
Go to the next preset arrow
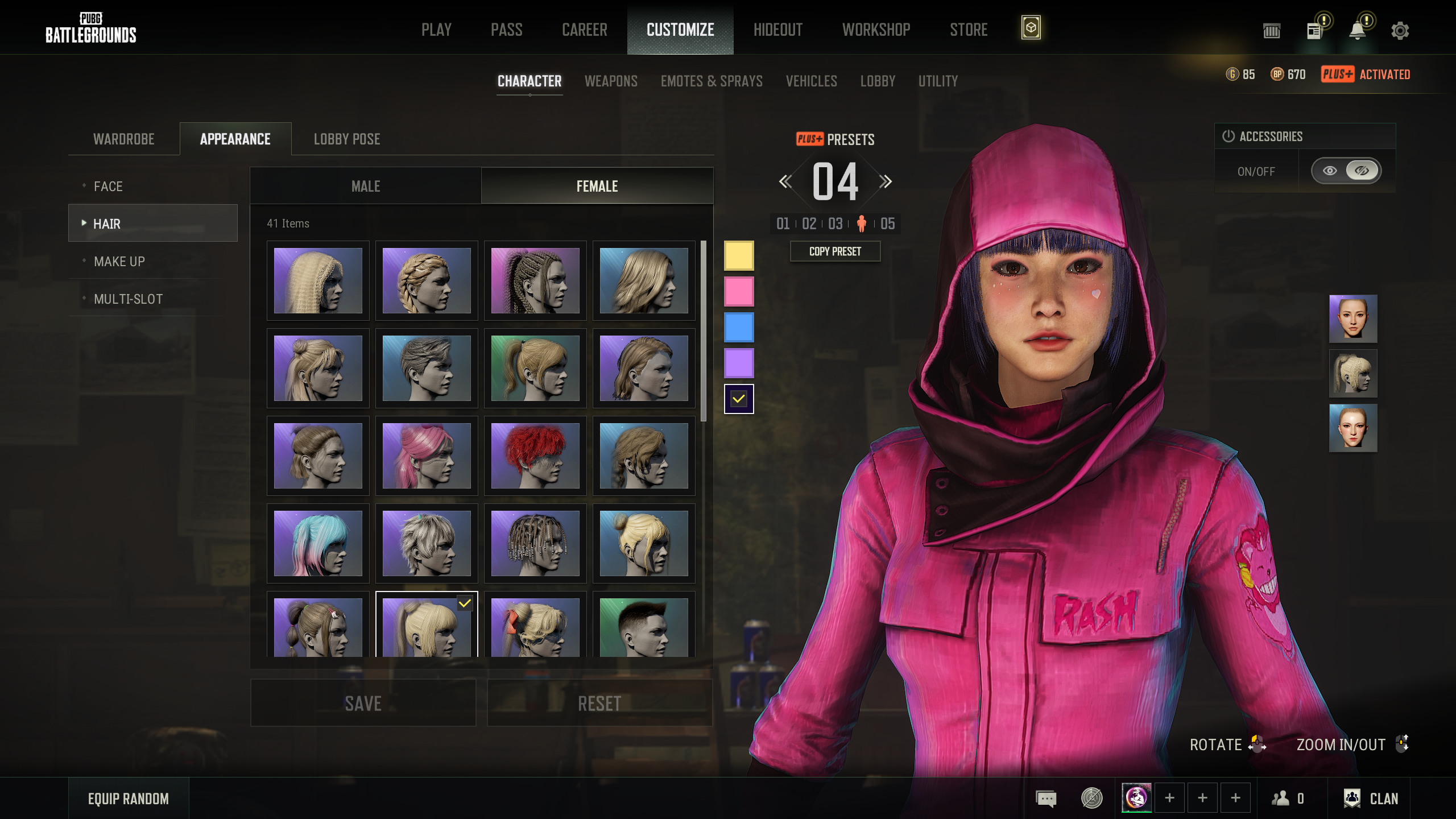tap(886, 181)
